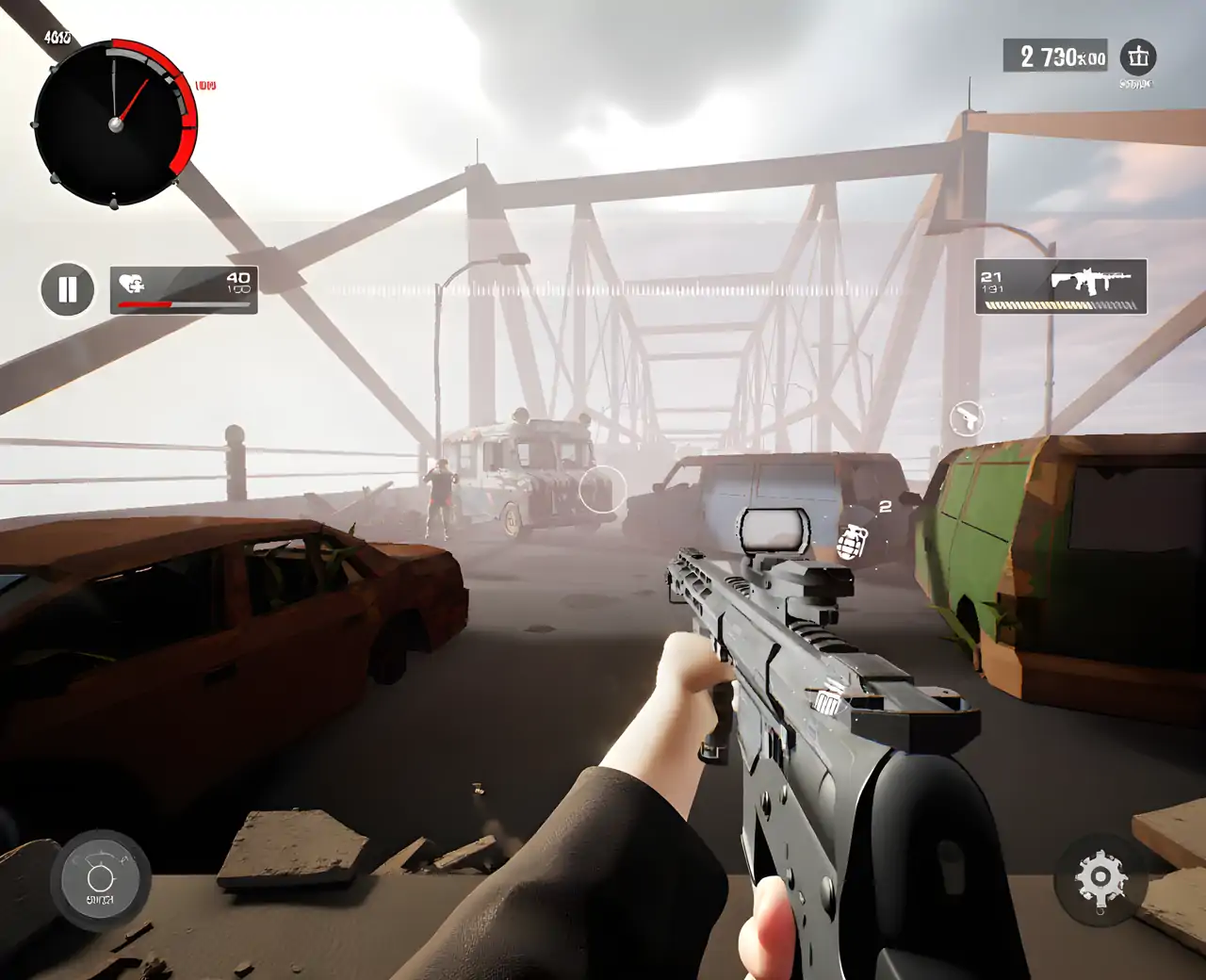
Task: Activate the circular joystick button
Action: click(x=100, y=880)
